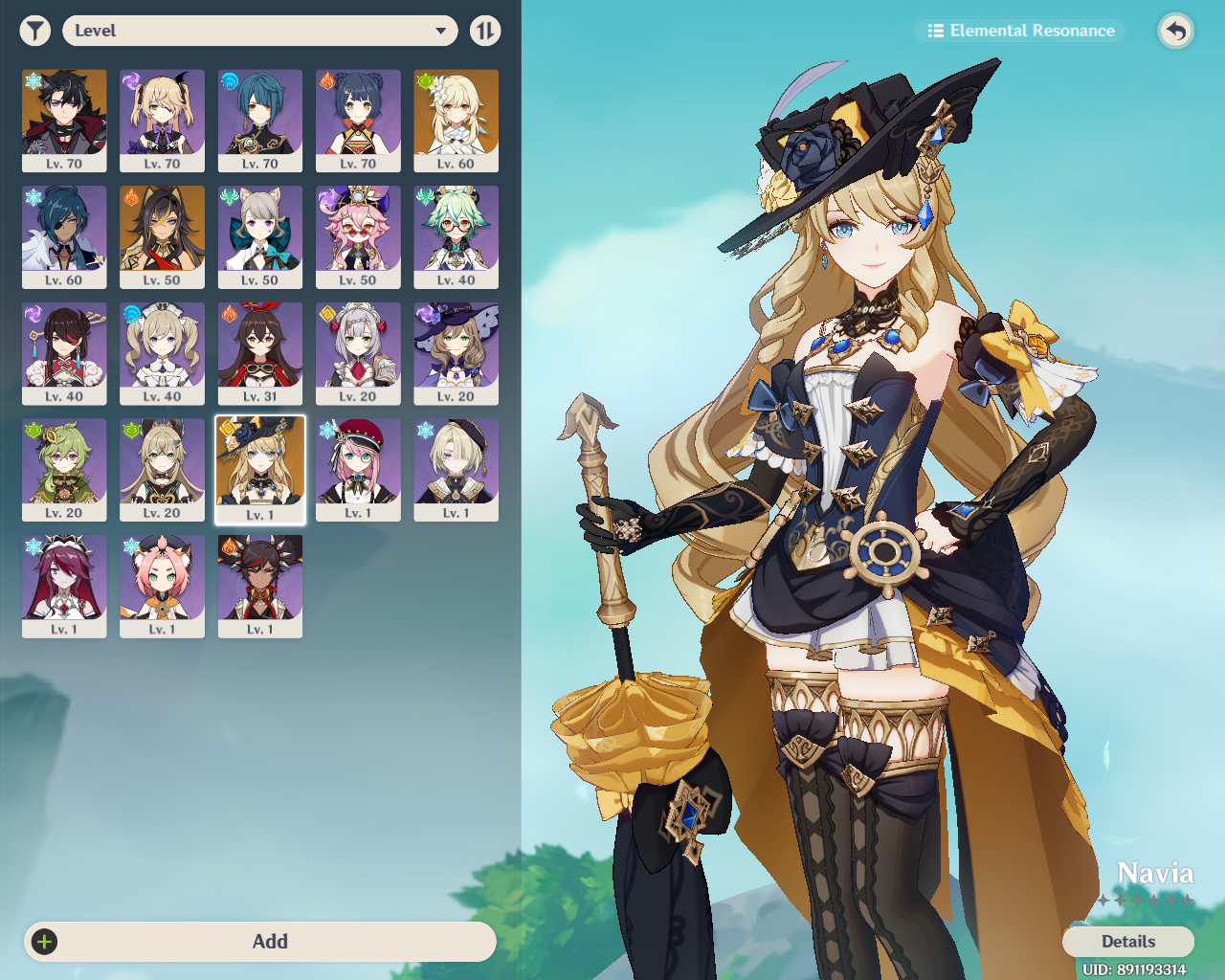The image size is (1225, 980).
Task: Click the list icon next to Elemental Resonance
Action: click(x=935, y=30)
